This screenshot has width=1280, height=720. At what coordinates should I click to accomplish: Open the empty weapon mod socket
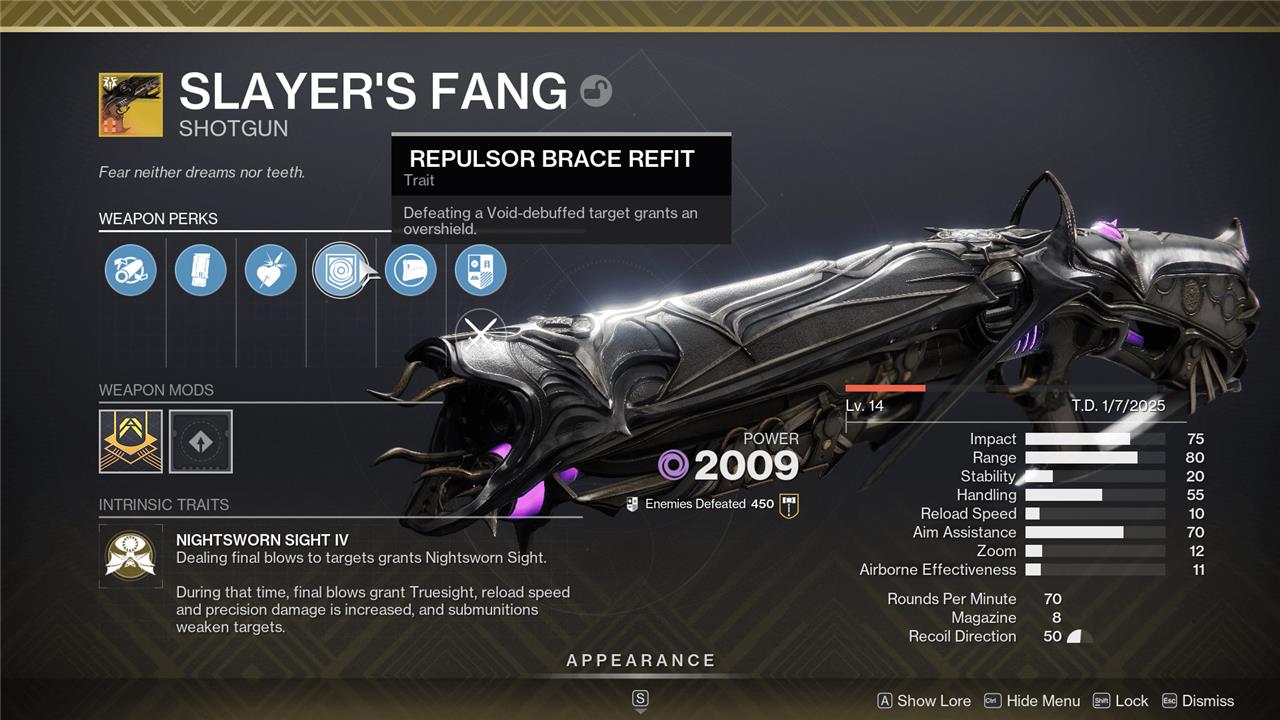pyautogui.click(x=201, y=441)
